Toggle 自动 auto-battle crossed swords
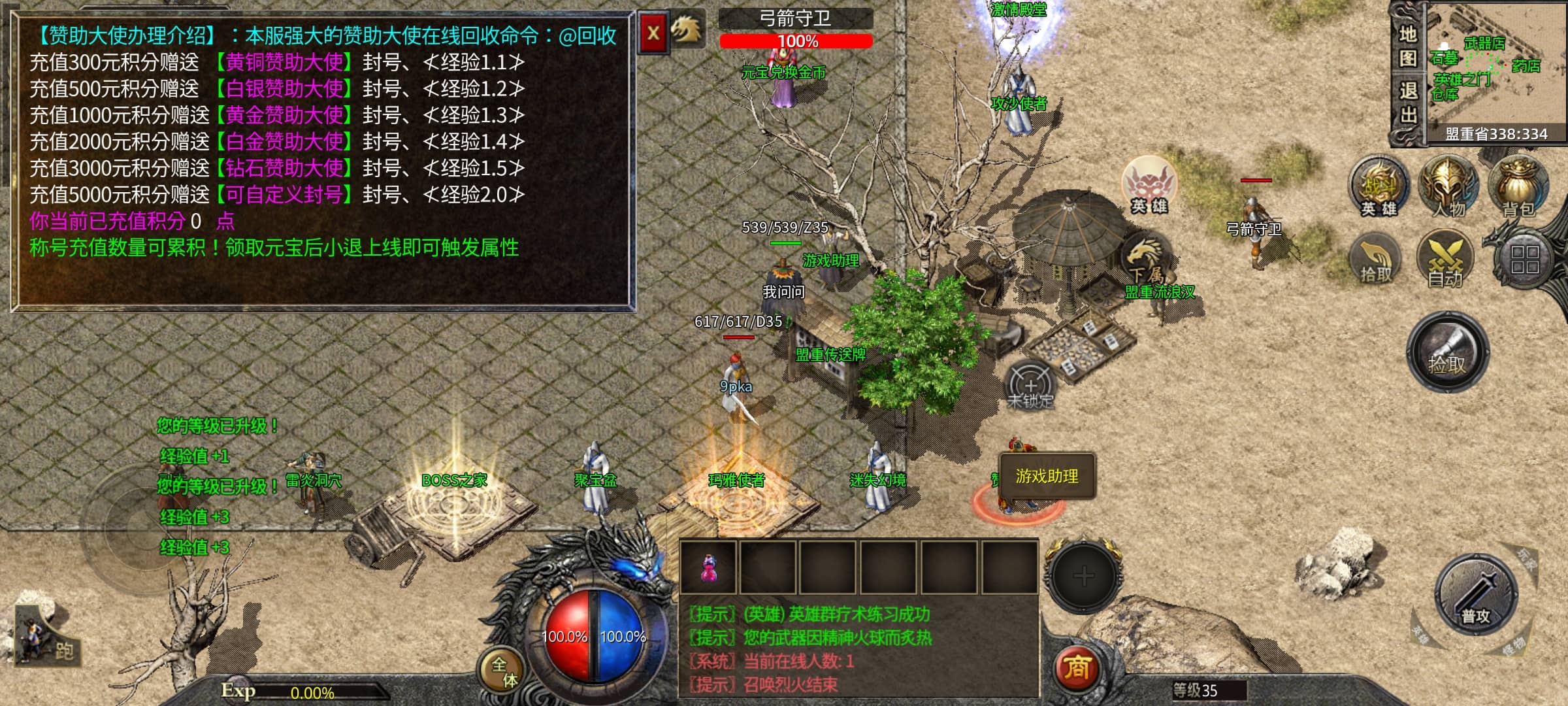This screenshot has height=706, width=1568. 1445,260
